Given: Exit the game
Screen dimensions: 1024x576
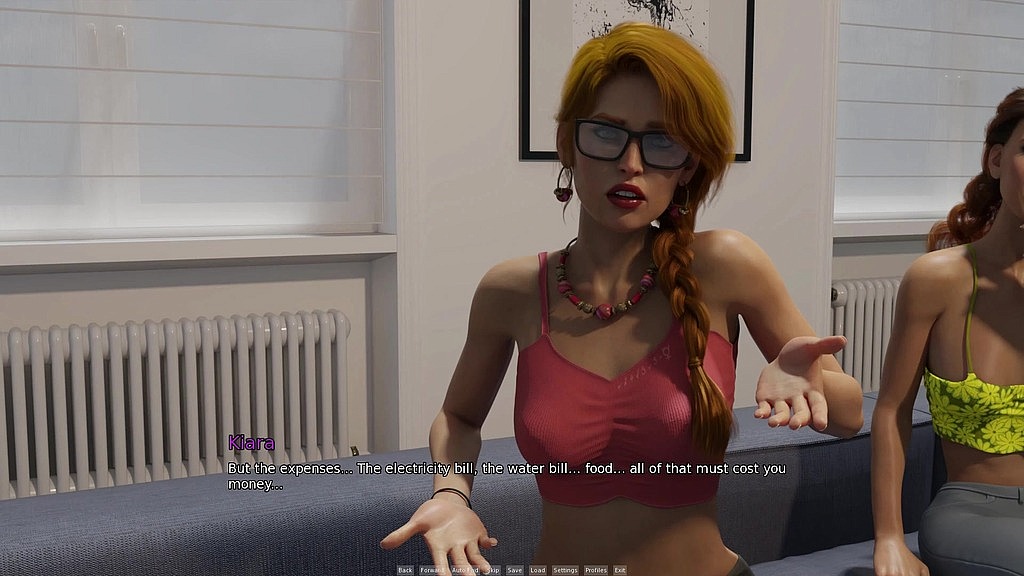Looking at the screenshot, I should pos(620,570).
